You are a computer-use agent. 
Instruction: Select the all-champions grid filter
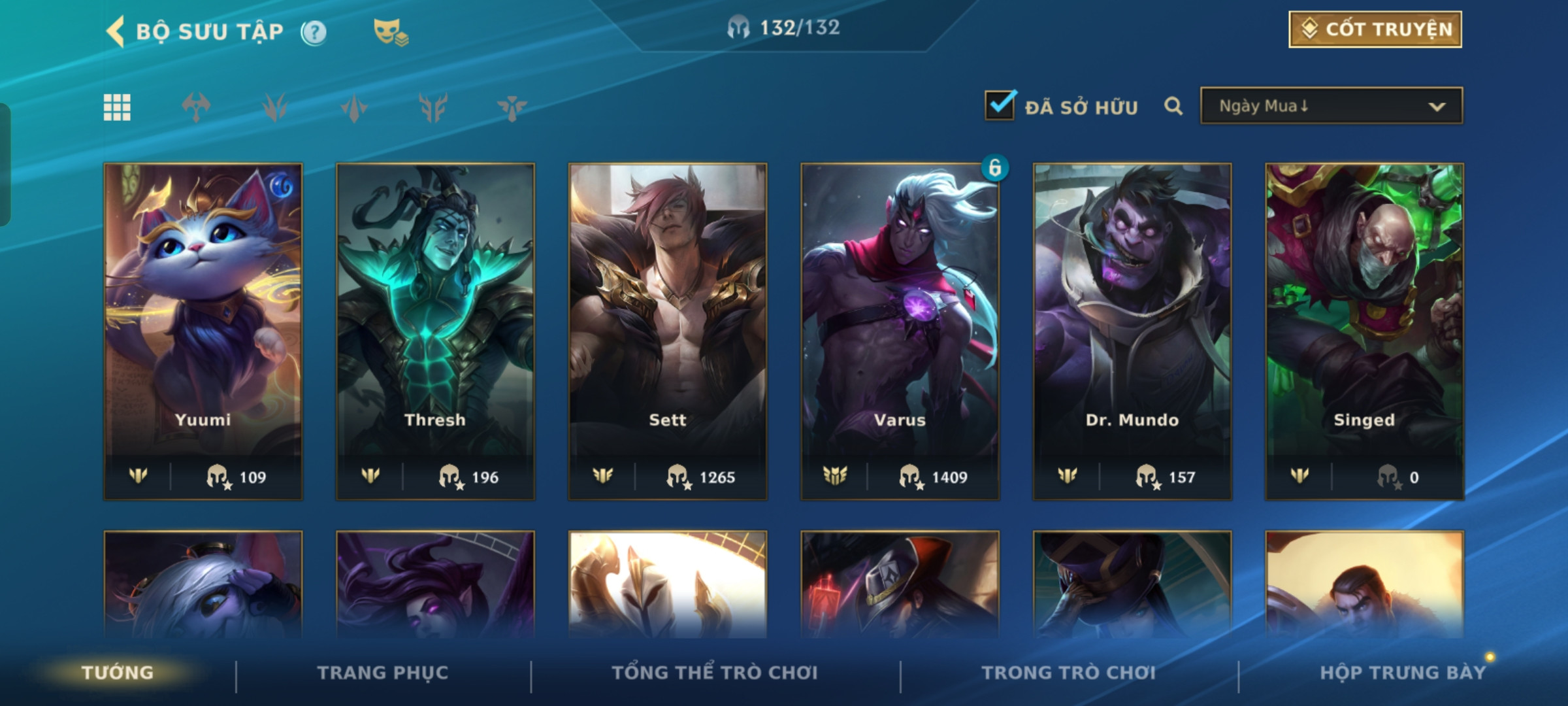[x=117, y=107]
